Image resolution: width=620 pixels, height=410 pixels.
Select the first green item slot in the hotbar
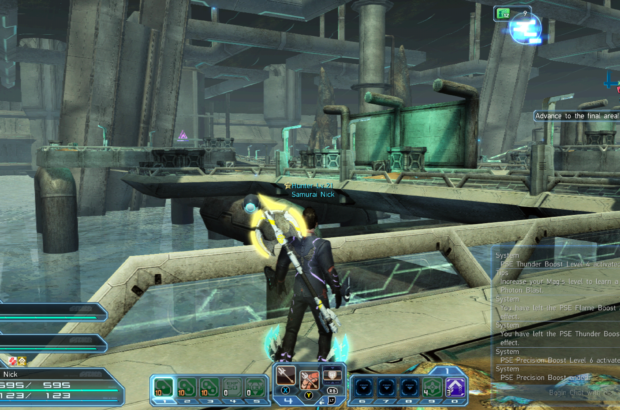coord(163,386)
